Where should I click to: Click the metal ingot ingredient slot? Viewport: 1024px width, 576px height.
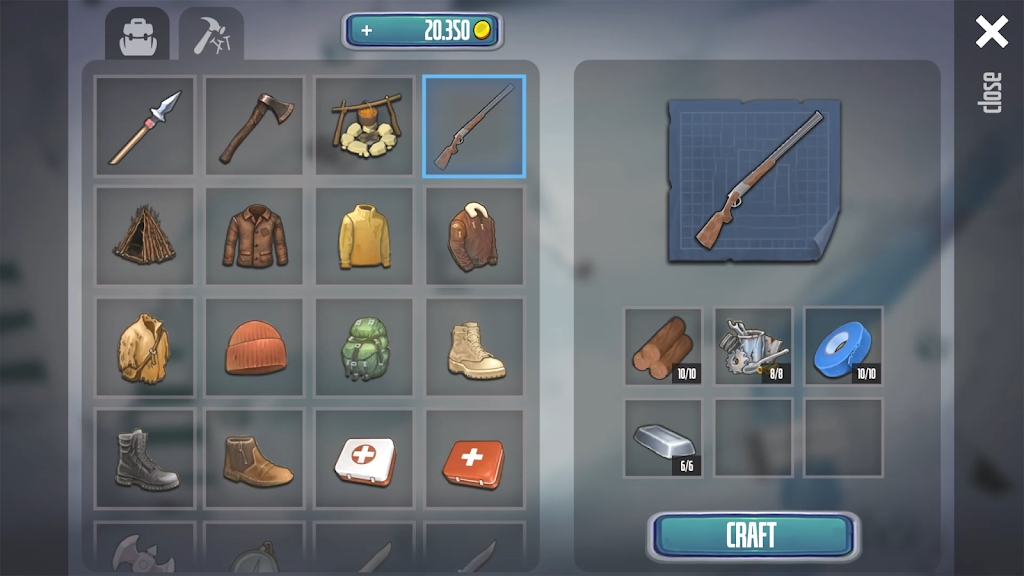[663, 437]
